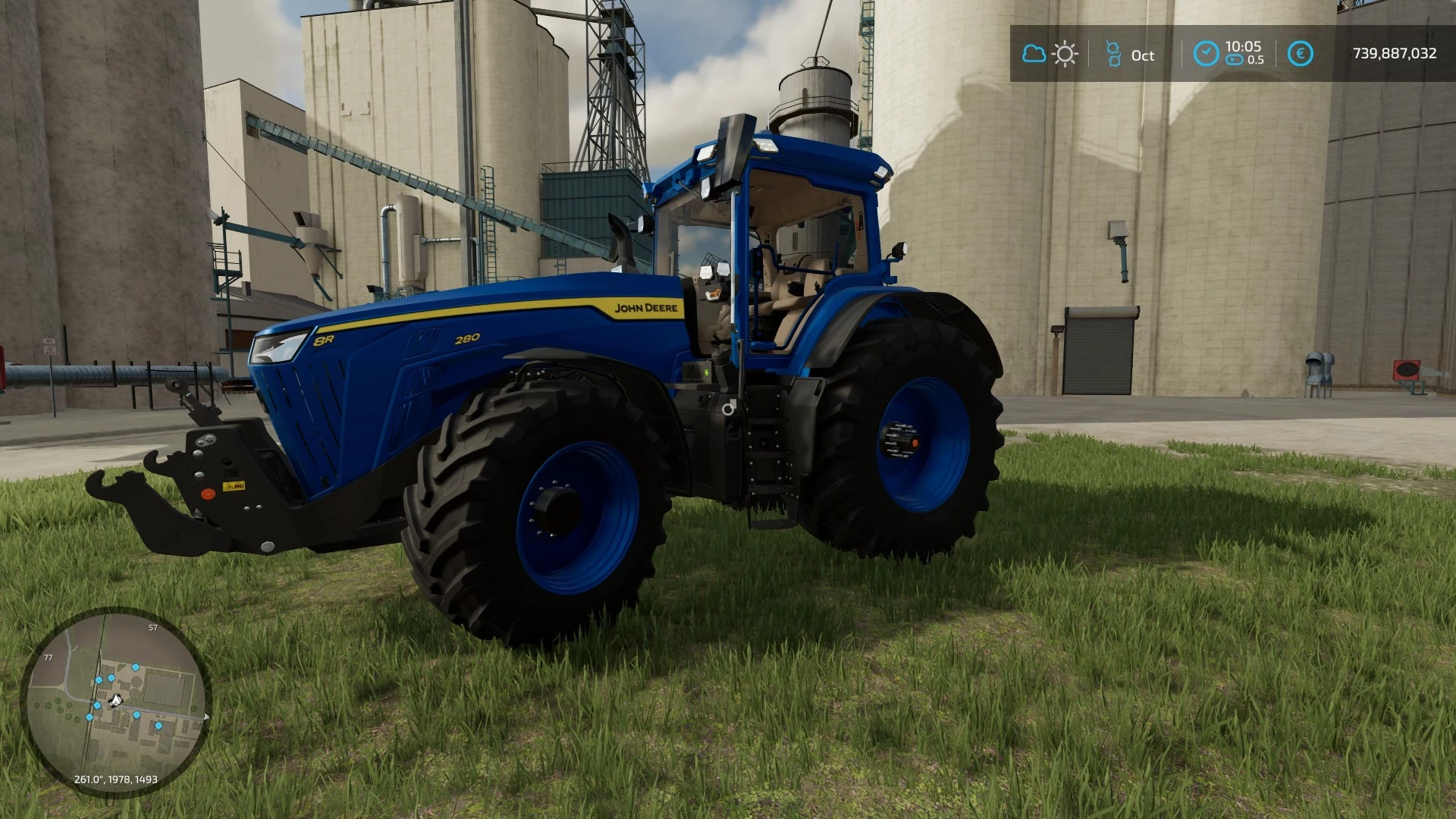Select the sunny forecast icon
This screenshot has width=1456, height=819.
(1065, 53)
